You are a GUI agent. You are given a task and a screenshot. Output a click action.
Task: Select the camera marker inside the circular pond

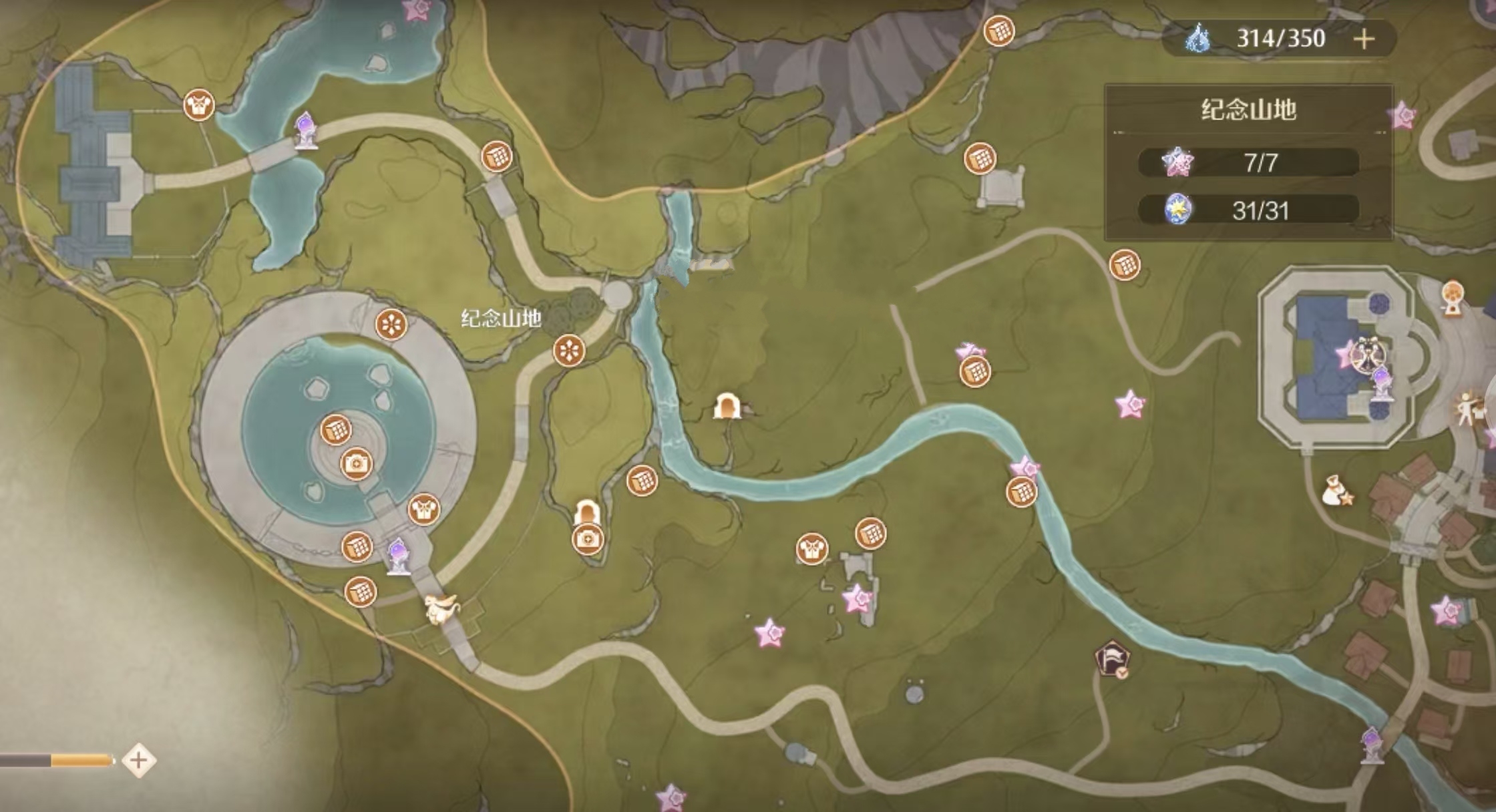(x=357, y=463)
